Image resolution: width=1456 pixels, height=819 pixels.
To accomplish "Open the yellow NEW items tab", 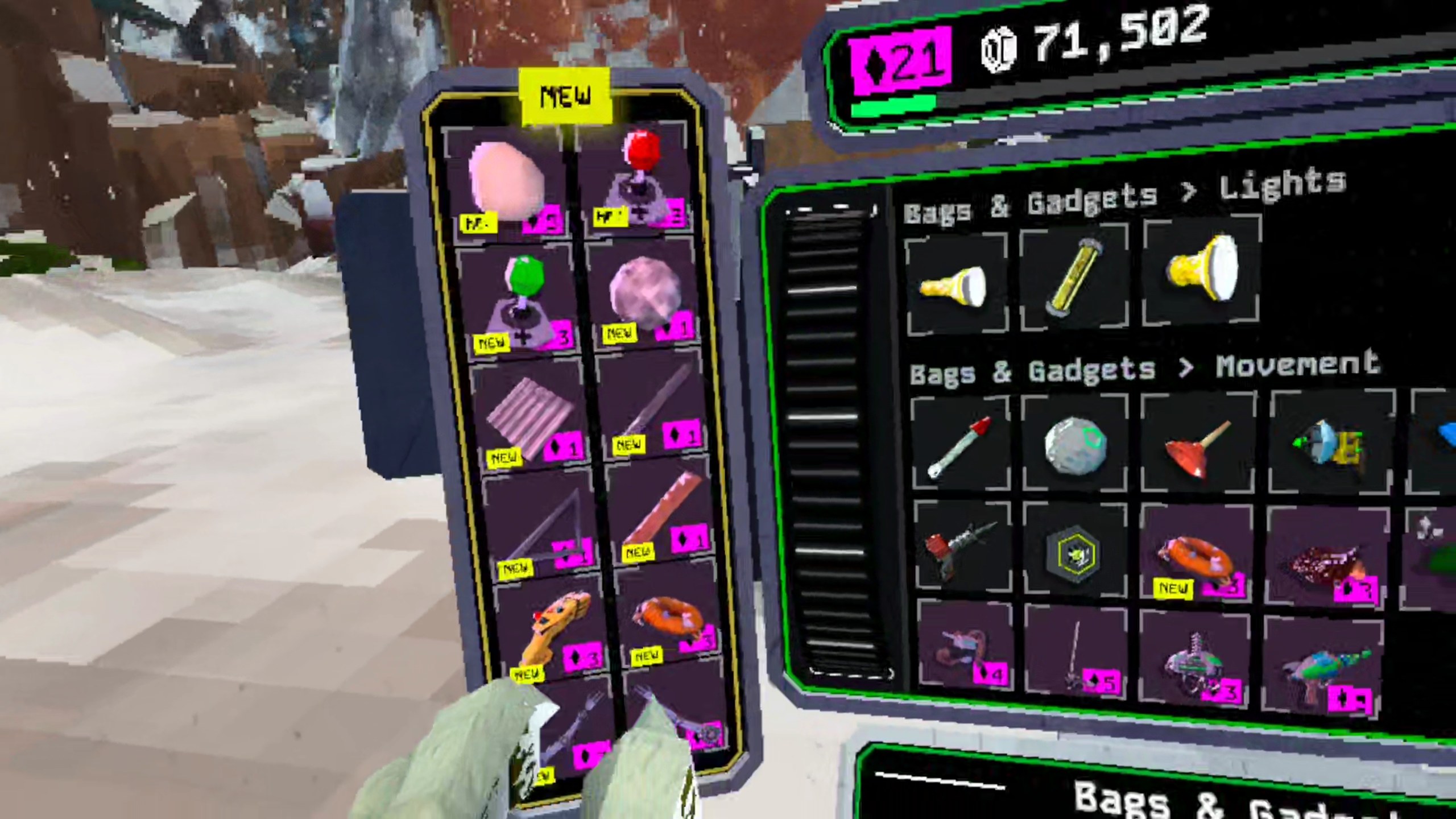I will (x=565, y=97).
